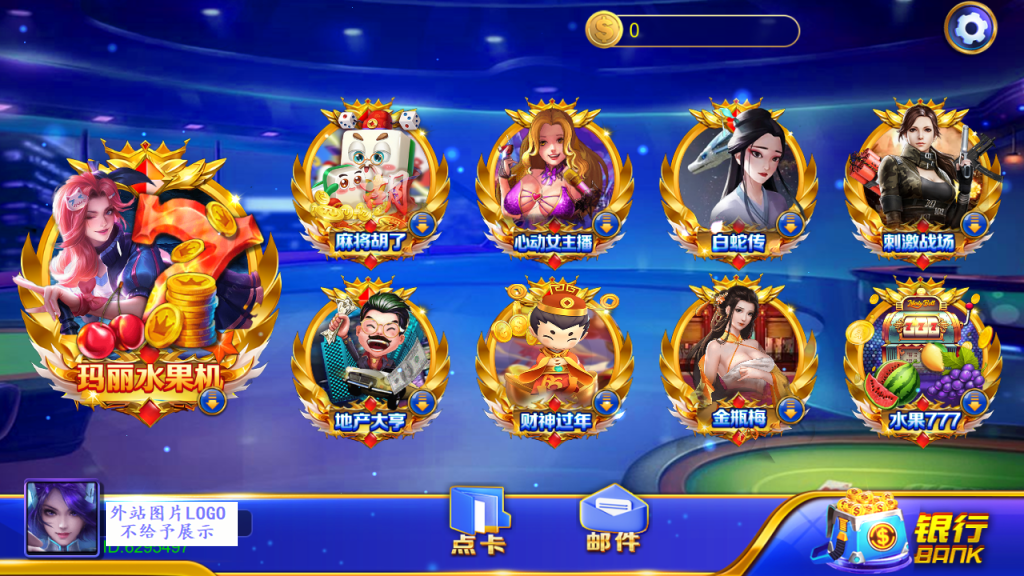The height and width of the screenshot is (576, 1024).
Task: Click the gold coin balance bar
Action: (693, 30)
